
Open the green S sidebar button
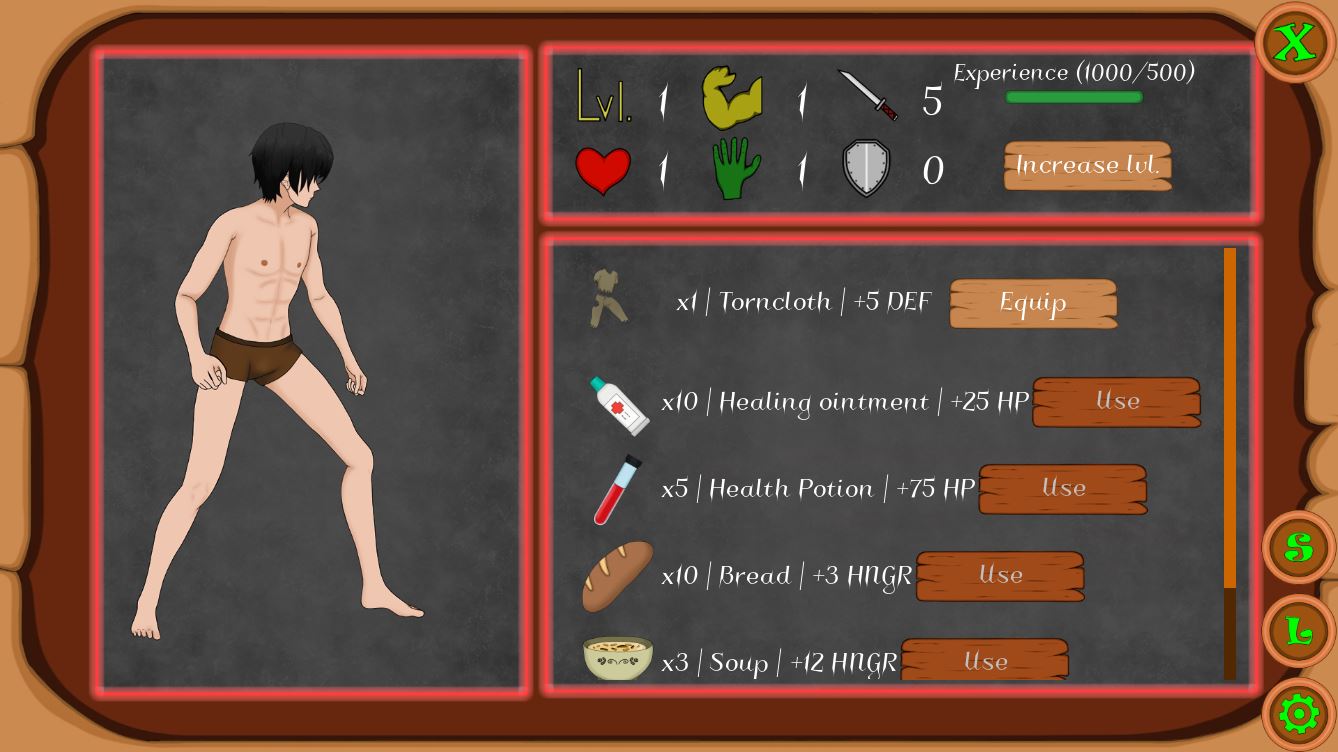click(1297, 546)
